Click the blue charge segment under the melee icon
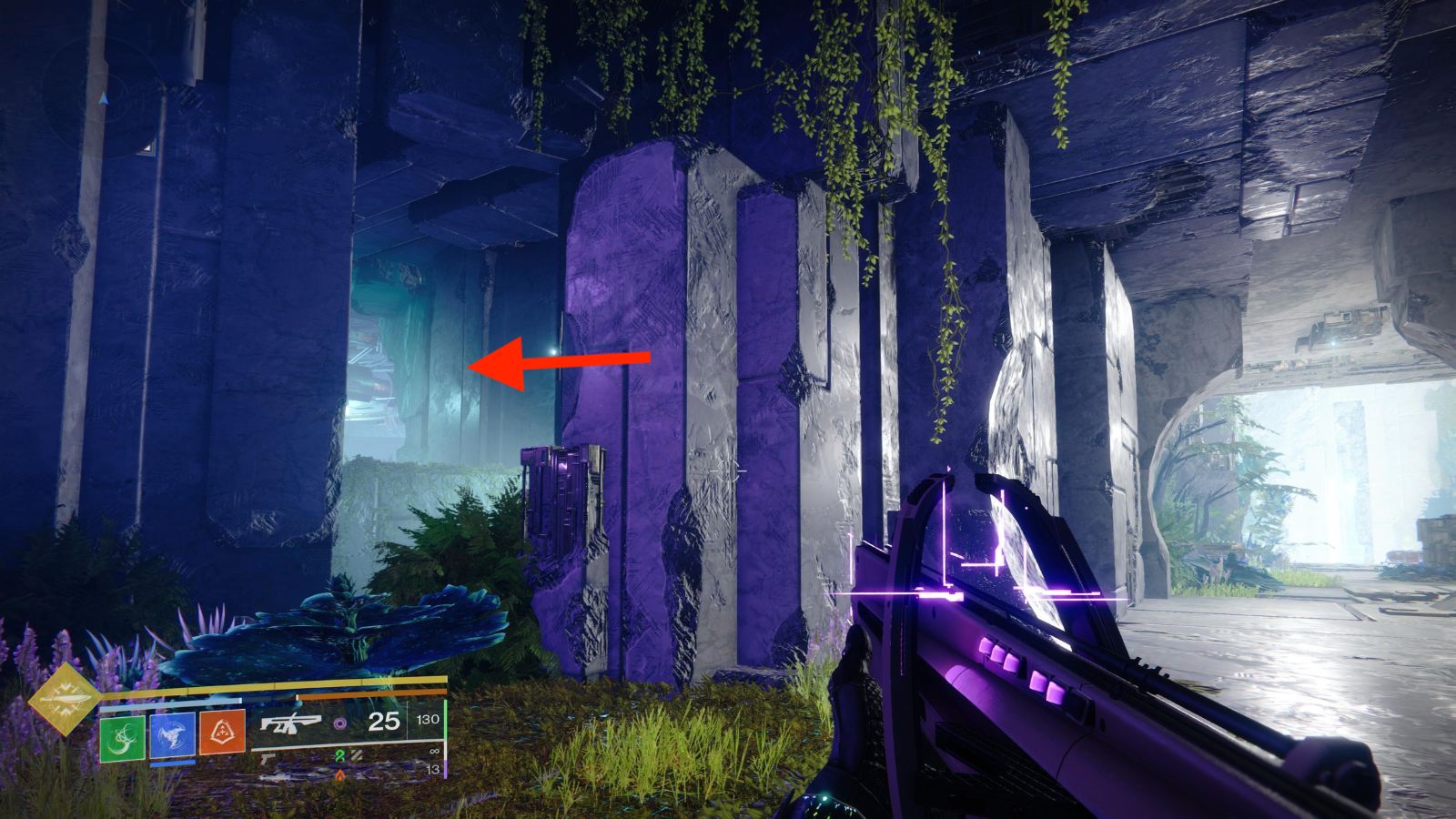 pos(172,764)
